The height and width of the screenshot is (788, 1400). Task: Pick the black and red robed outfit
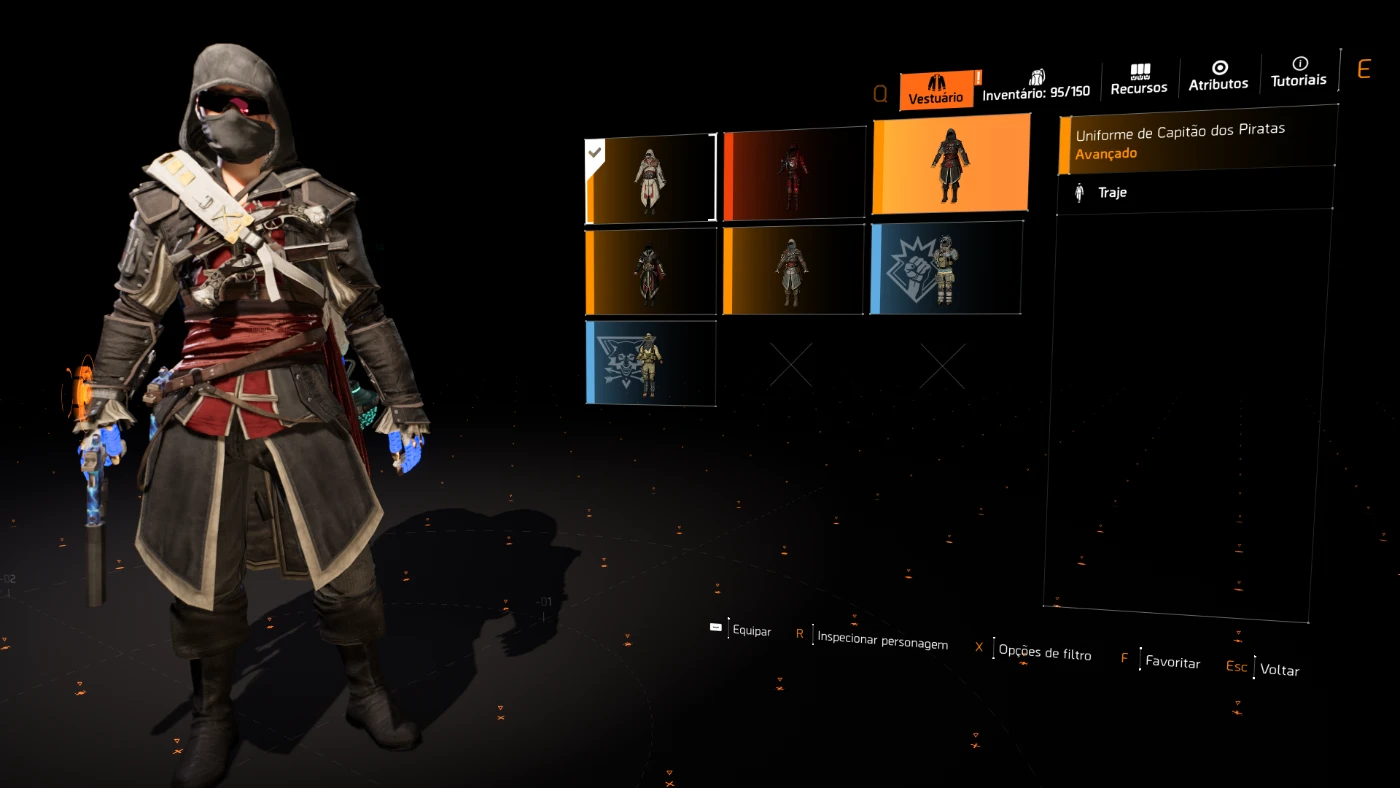(x=650, y=272)
